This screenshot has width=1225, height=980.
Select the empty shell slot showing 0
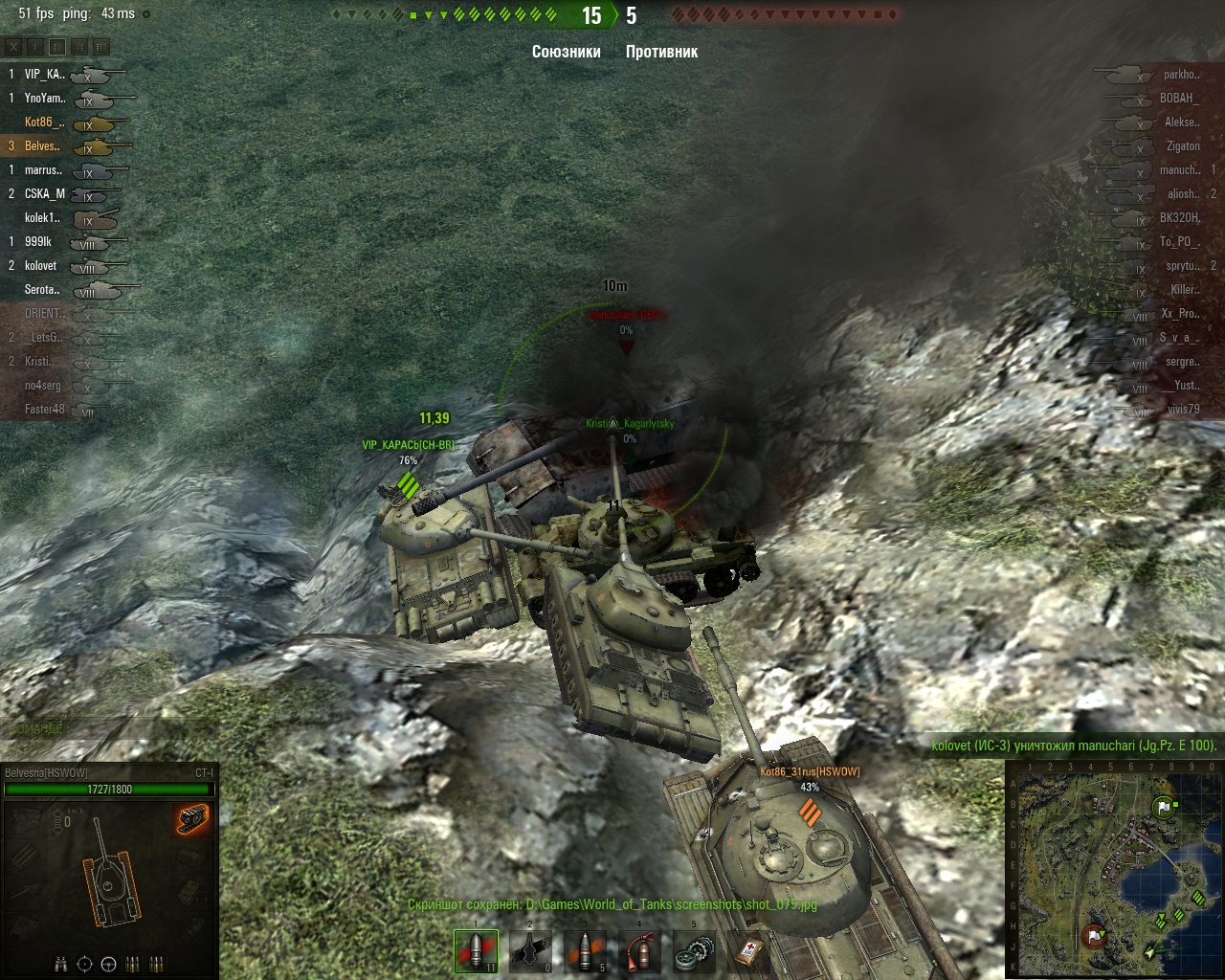pyautogui.click(x=530, y=950)
